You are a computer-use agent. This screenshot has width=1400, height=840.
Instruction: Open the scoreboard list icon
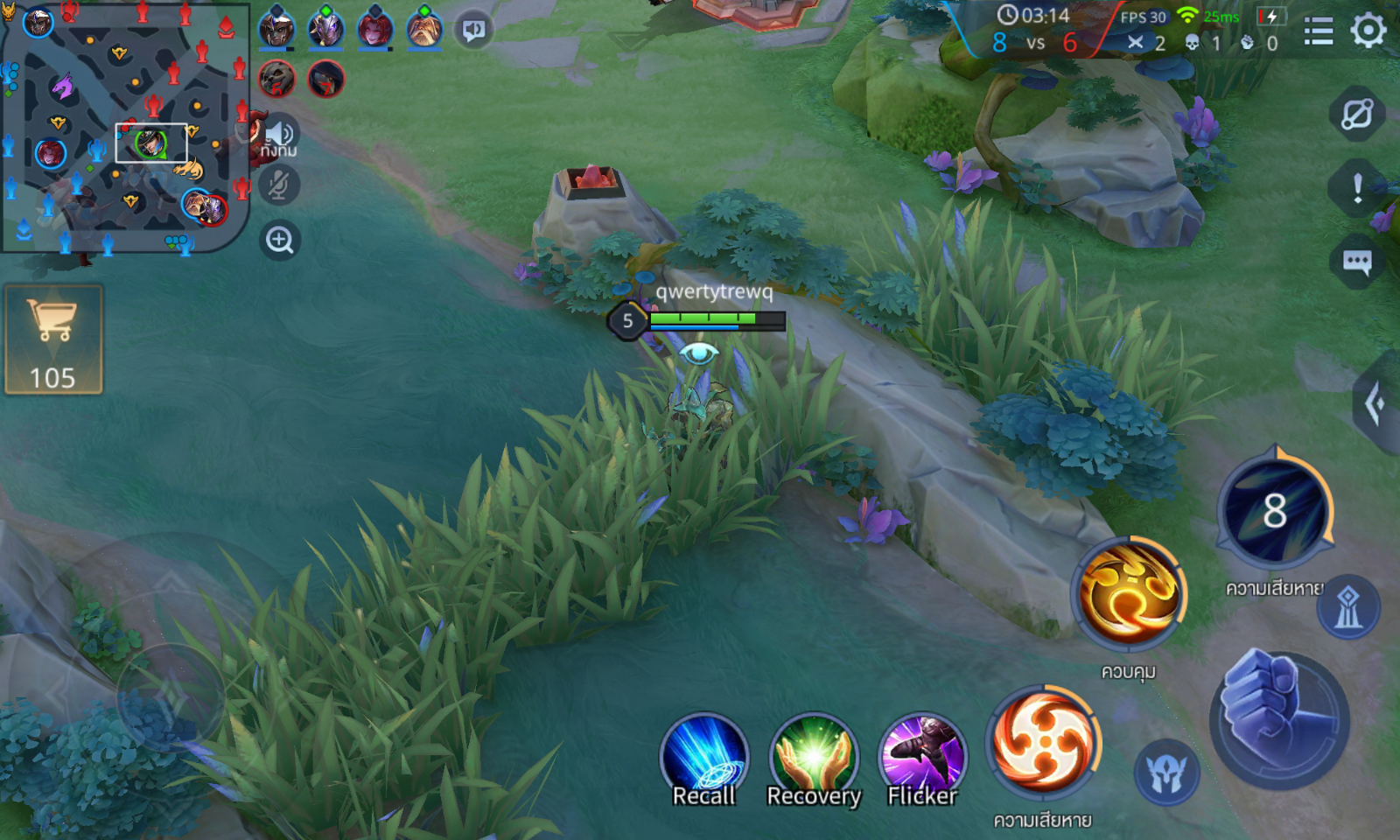point(1319,31)
